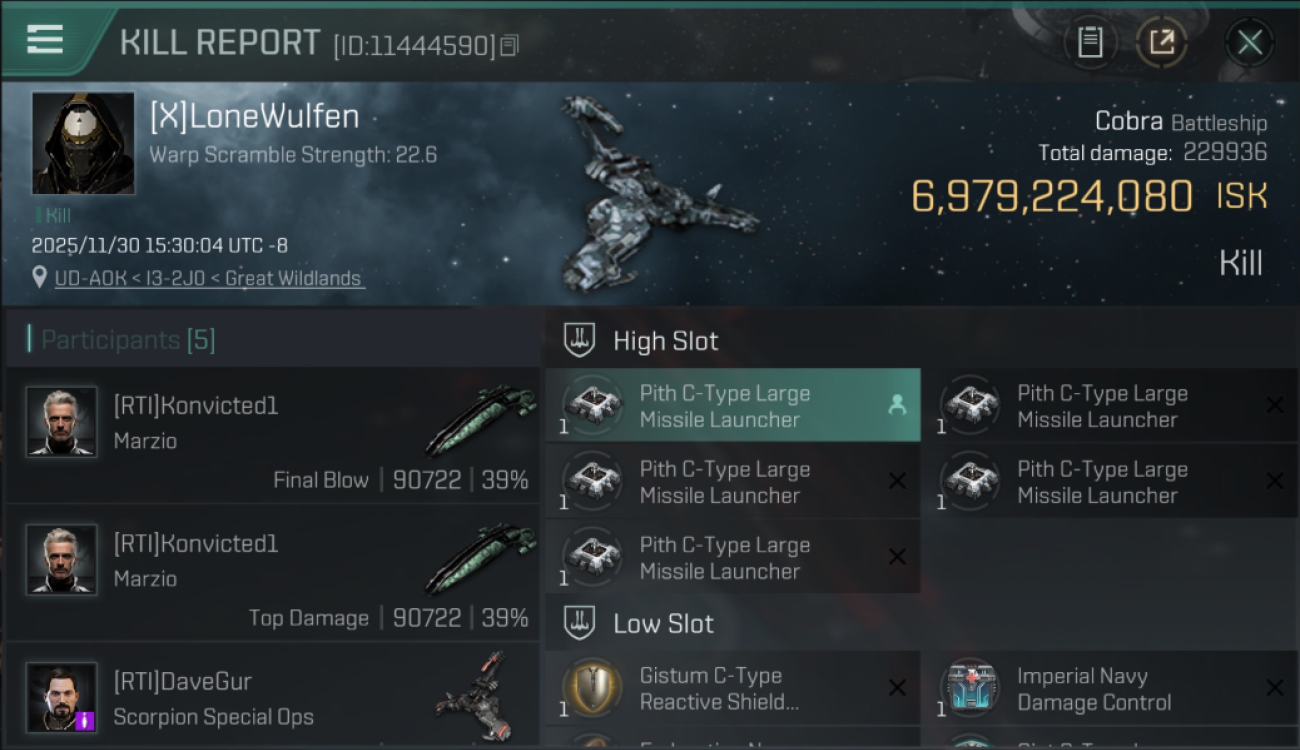Viewport: 1300px width, 750px height.
Task: Click the Low Slot section shield icon
Action: point(576,623)
